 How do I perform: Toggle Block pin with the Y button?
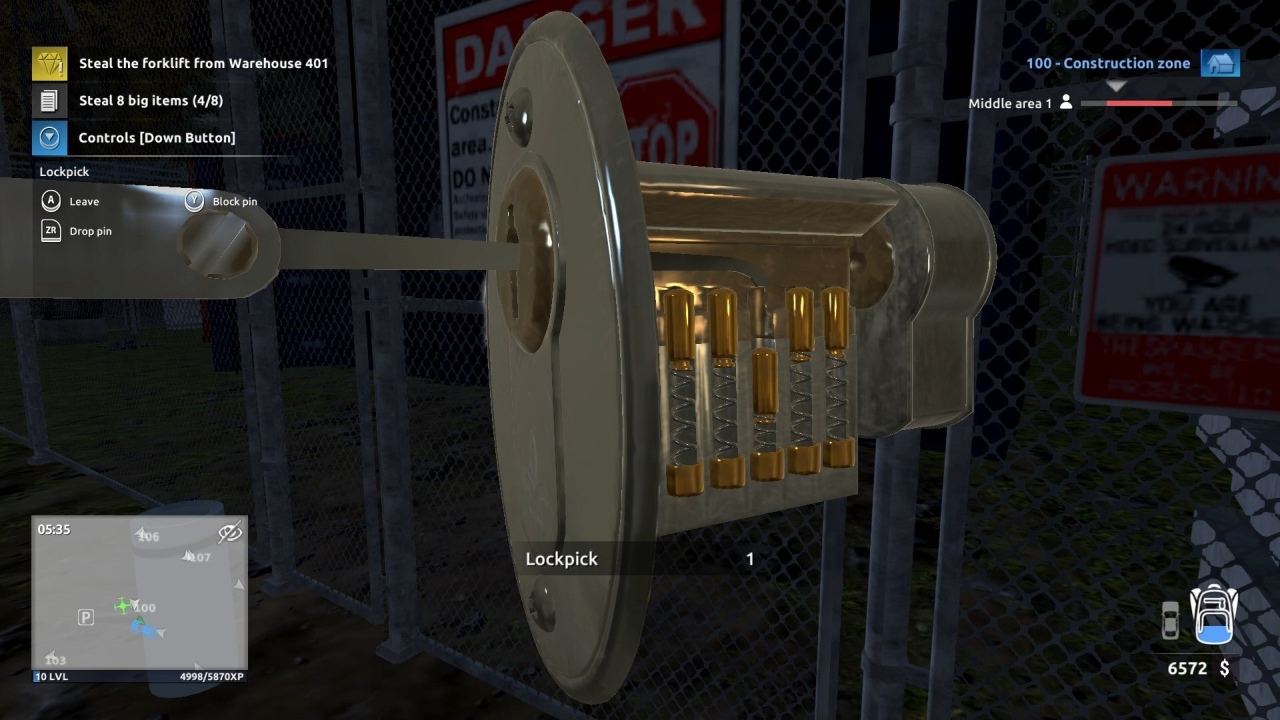194,200
